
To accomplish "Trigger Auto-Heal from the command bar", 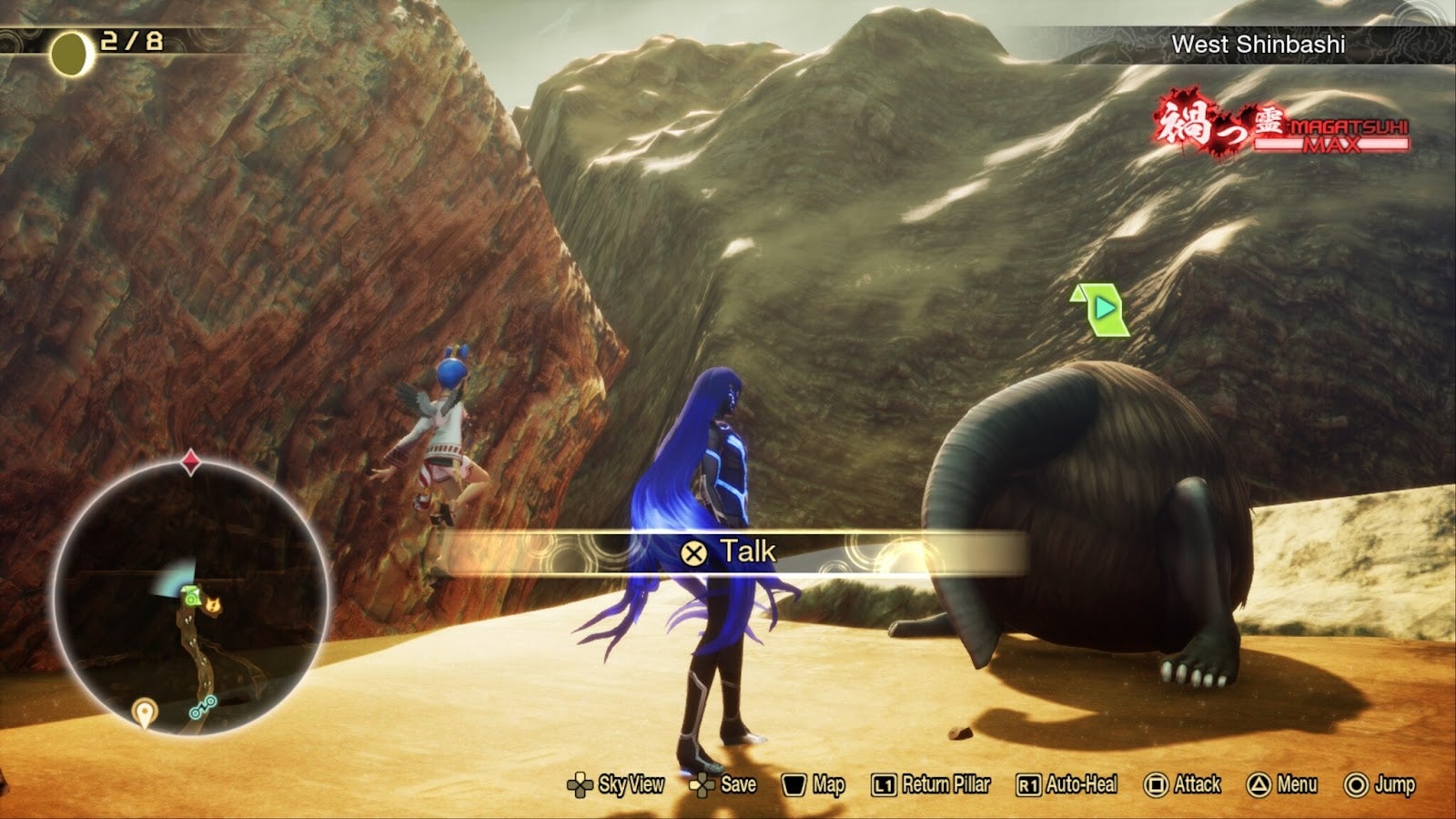I will [1067, 784].
